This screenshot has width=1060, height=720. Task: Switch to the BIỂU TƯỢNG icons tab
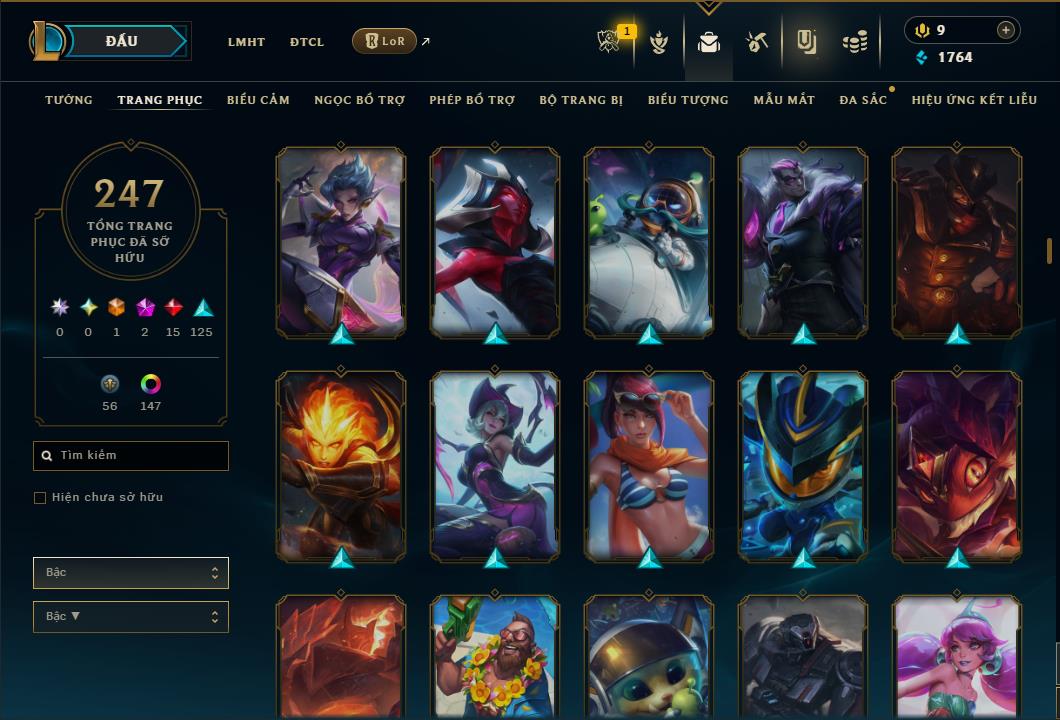point(688,100)
